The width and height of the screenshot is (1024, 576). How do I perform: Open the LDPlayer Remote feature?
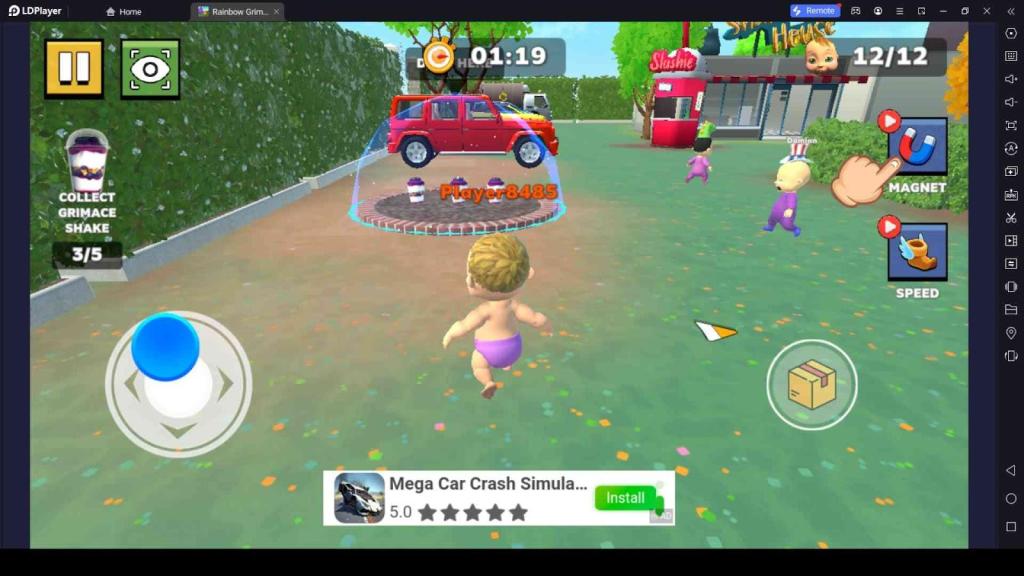(x=814, y=11)
